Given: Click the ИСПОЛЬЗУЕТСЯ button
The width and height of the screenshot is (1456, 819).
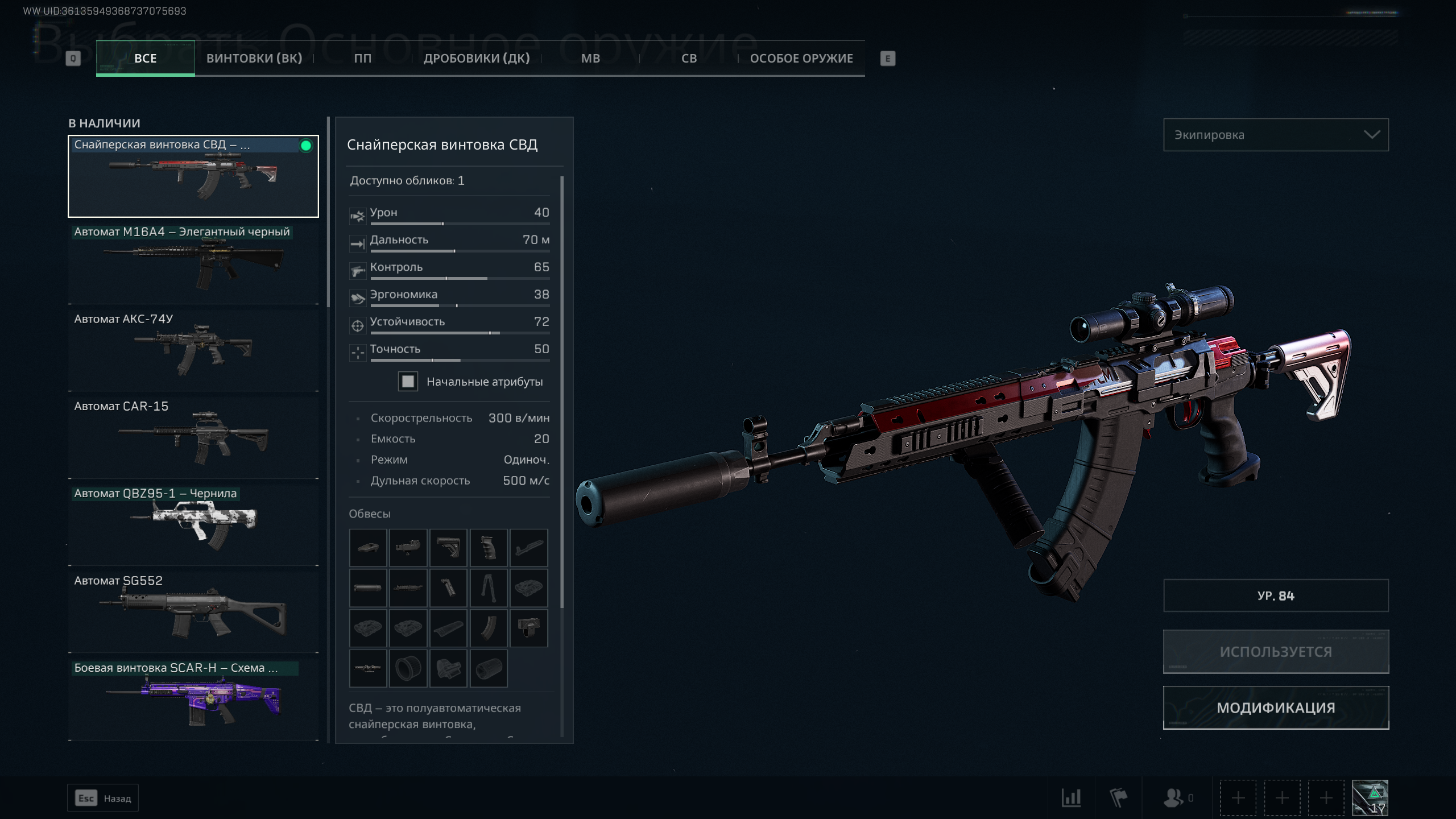Looking at the screenshot, I should (x=1275, y=652).
